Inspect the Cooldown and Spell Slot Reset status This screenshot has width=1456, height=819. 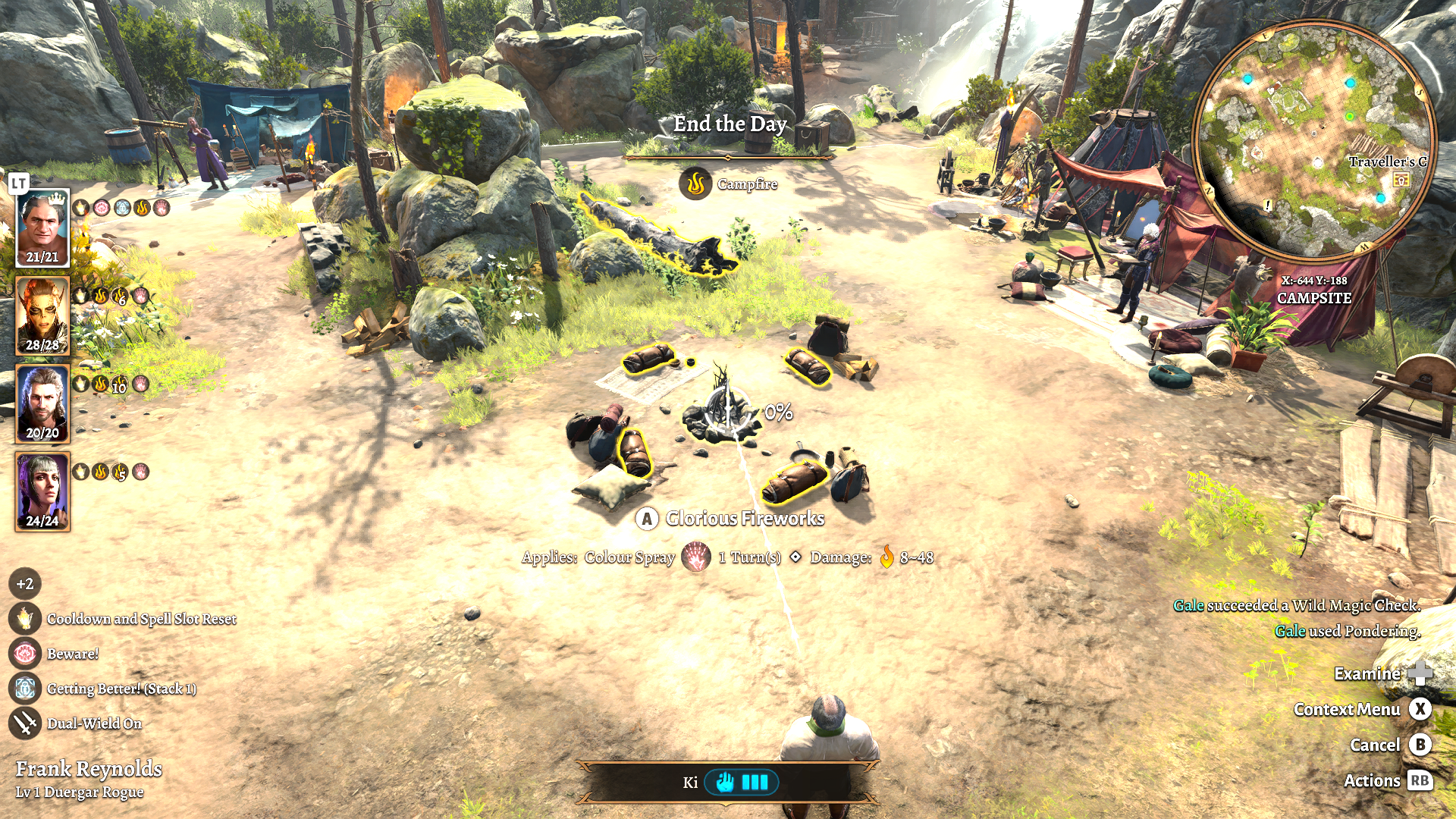25,619
